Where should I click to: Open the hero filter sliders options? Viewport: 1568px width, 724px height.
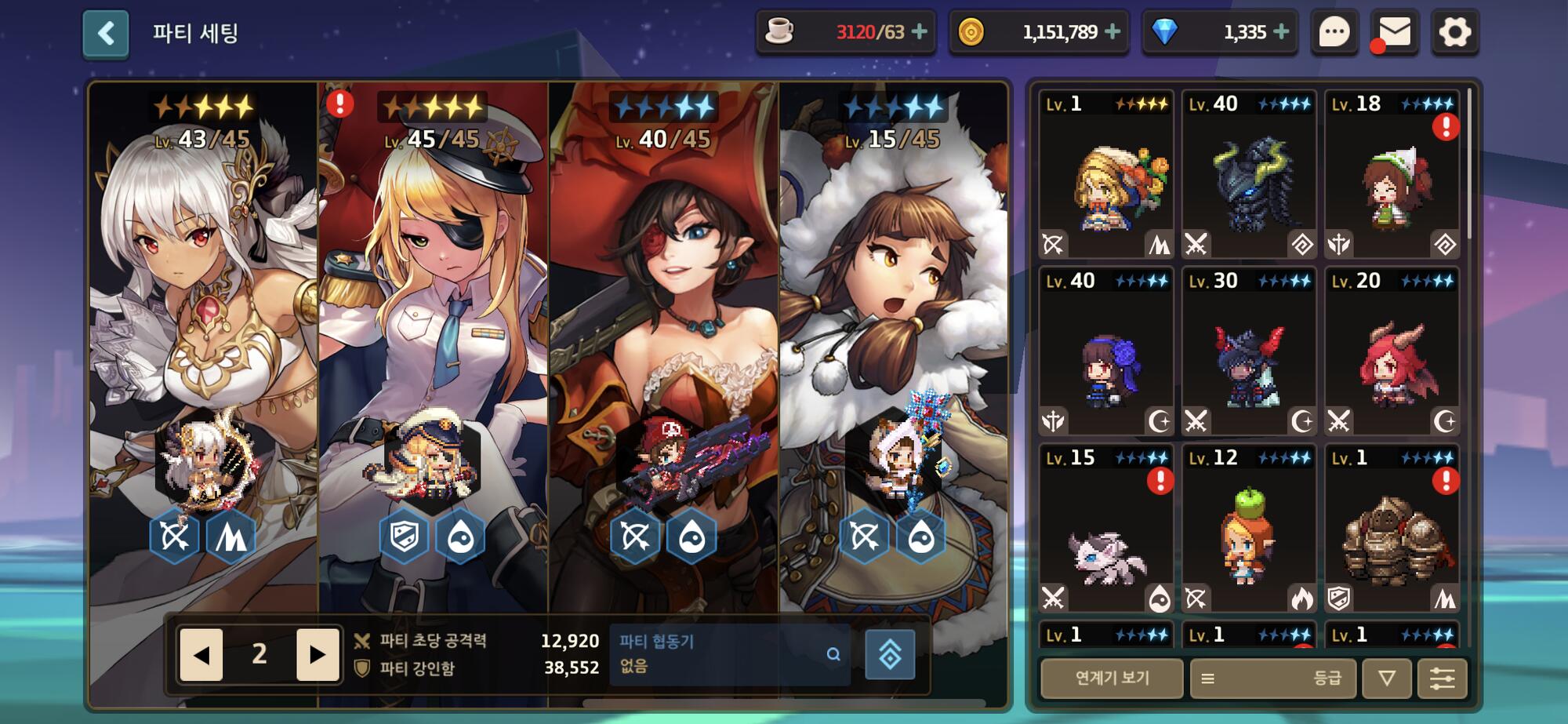(1442, 678)
